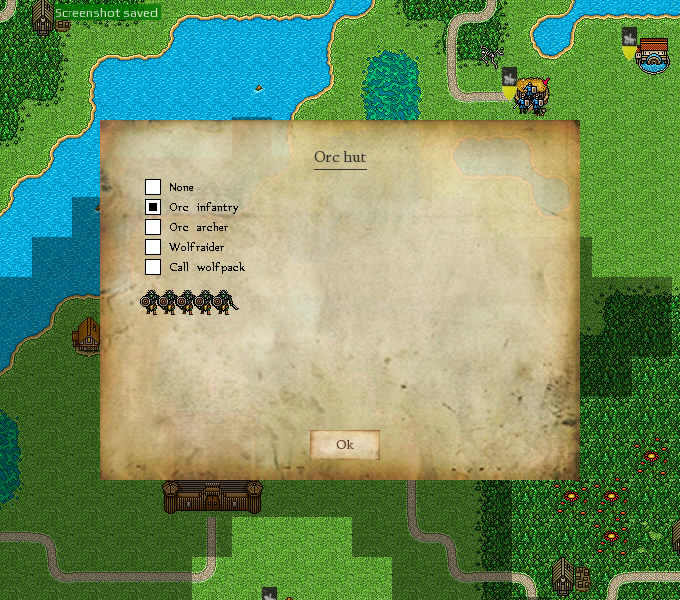
Task: Choose the Call wolfpack option
Action: (x=153, y=267)
